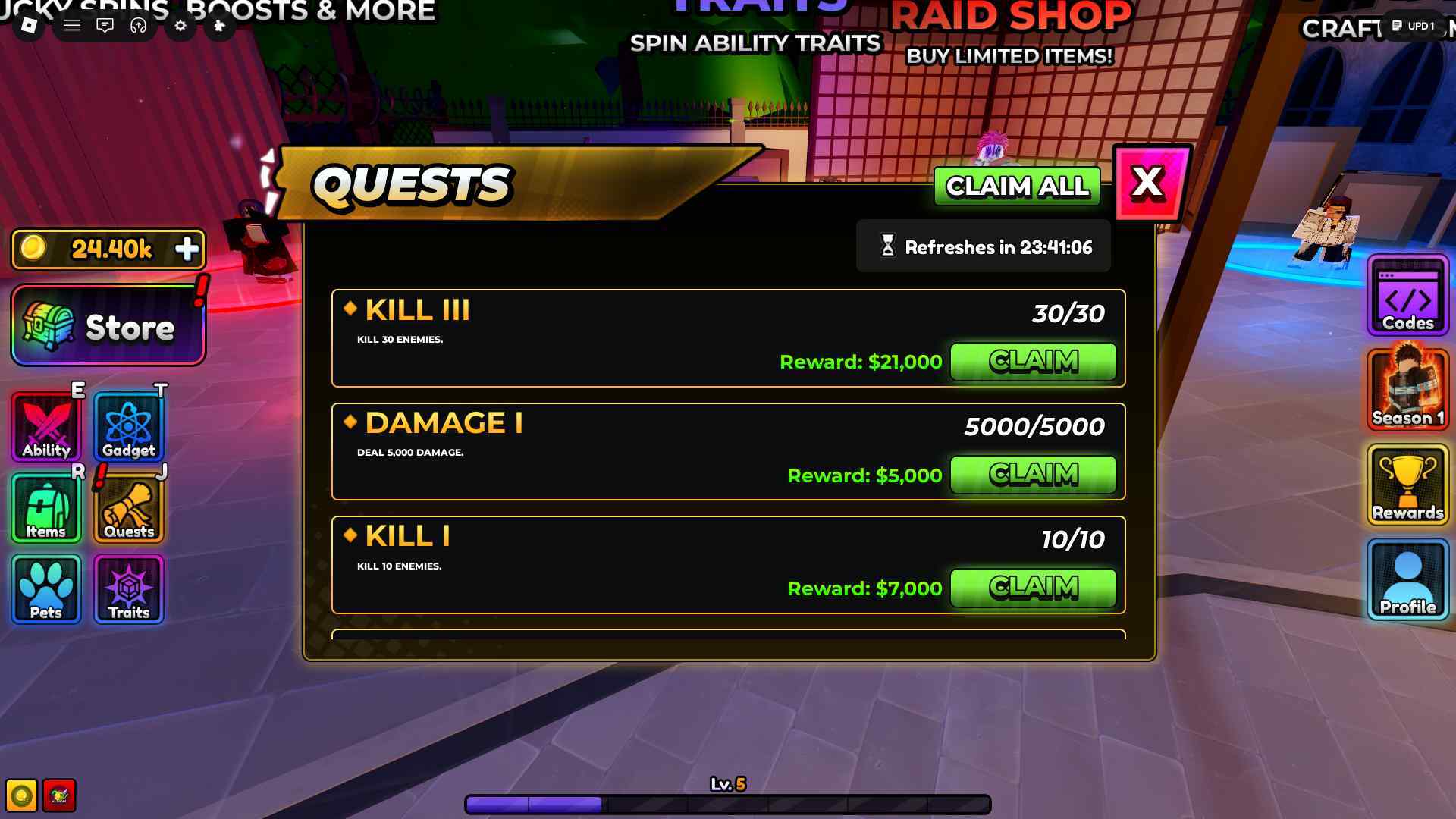Open the Items backpack
Image resolution: width=1456 pixels, height=819 pixels.
[45, 507]
